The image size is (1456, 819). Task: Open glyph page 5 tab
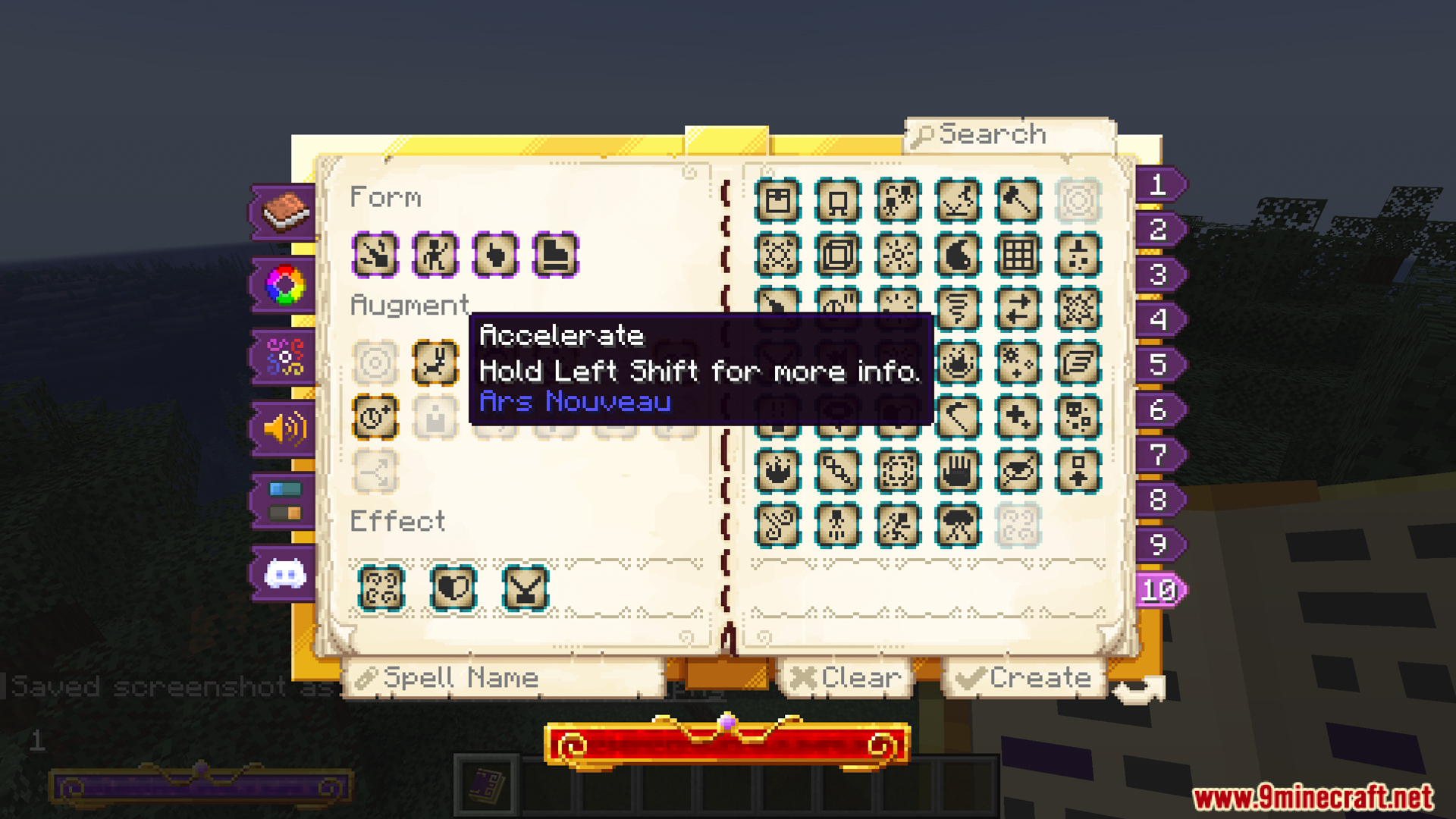tap(1158, 367)
